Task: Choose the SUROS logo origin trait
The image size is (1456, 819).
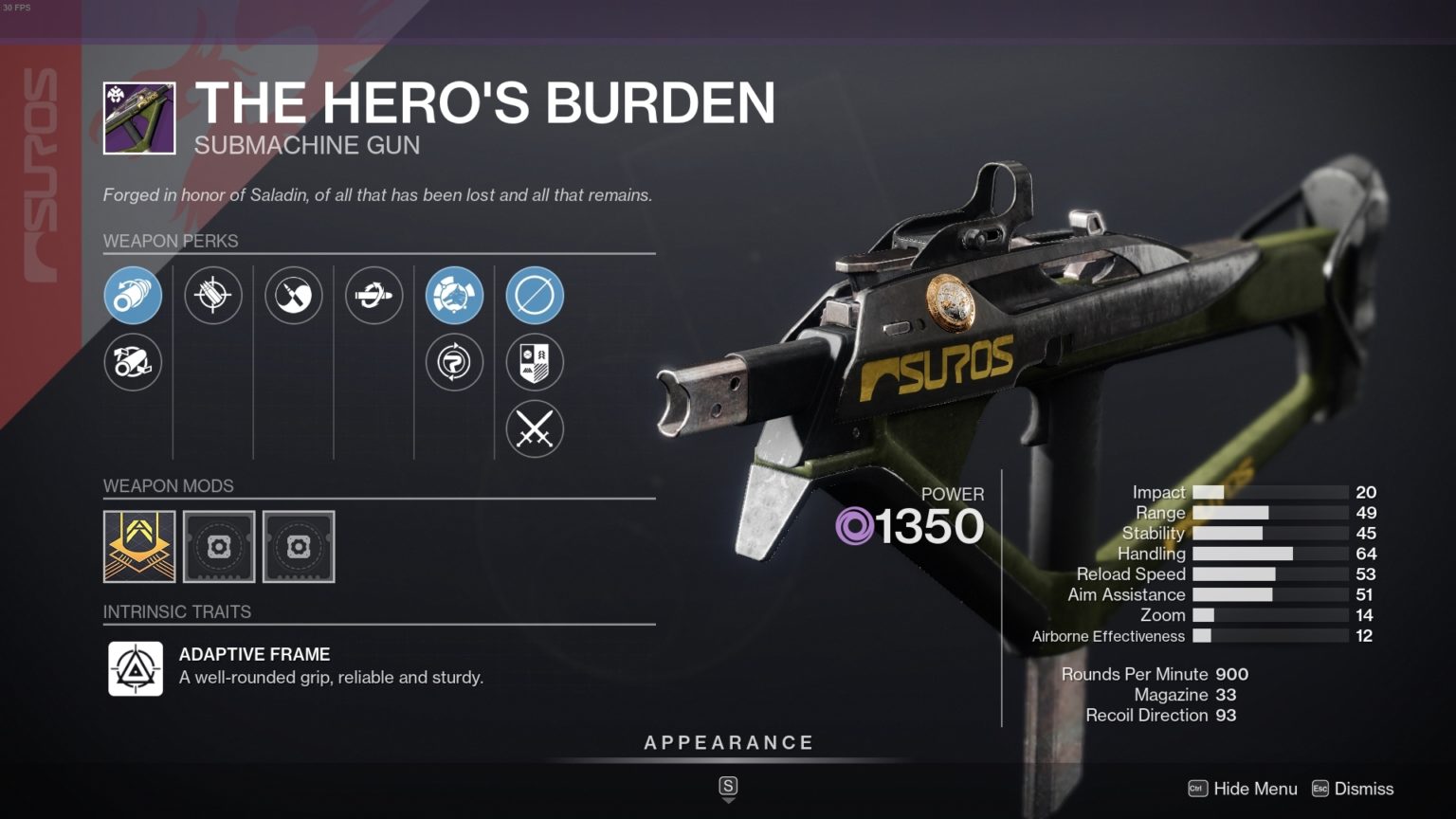Action: point(454,362)
